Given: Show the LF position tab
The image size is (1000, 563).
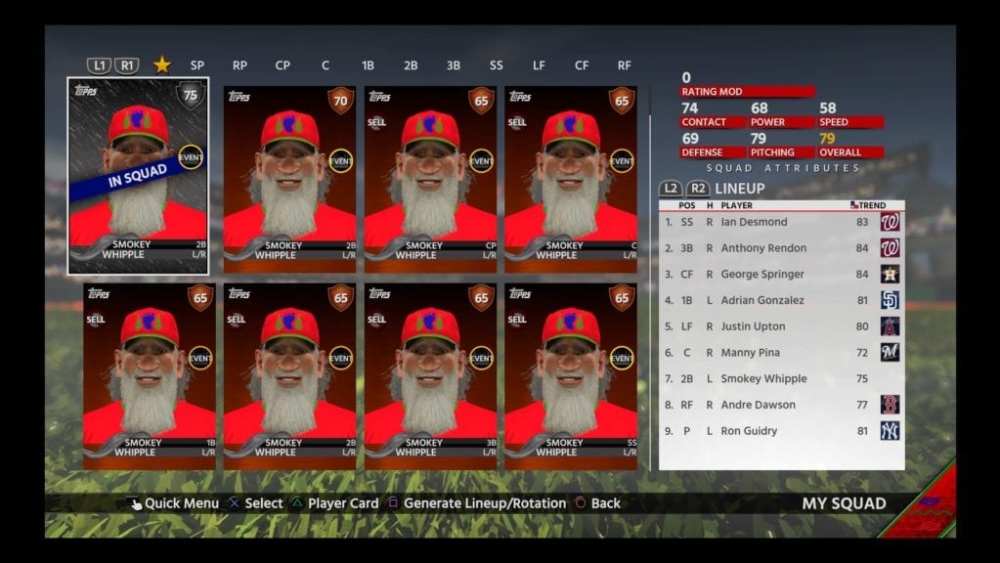Looking at the screenshot, I should click(539, 66).
